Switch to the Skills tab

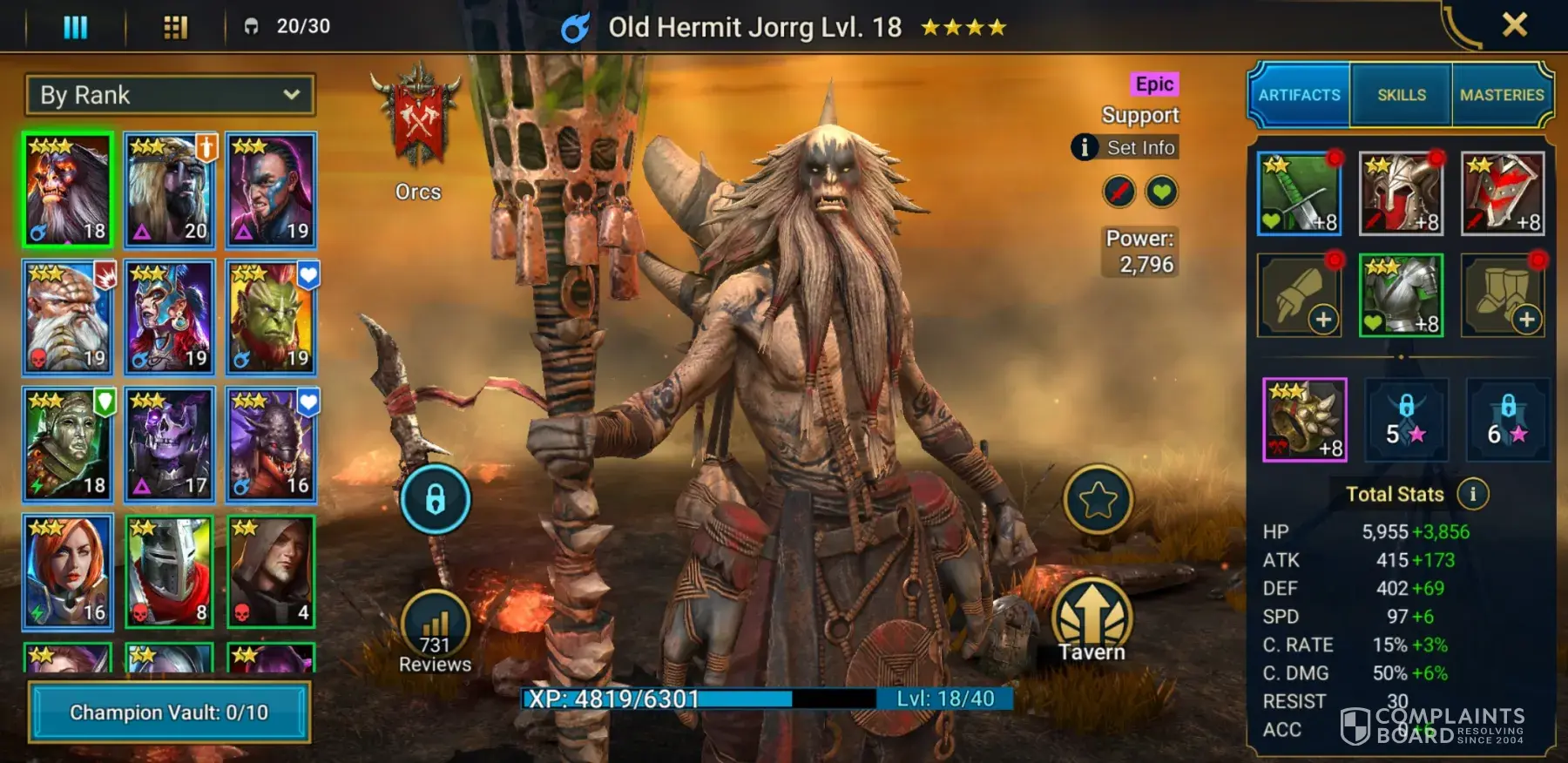point(1401,95)
